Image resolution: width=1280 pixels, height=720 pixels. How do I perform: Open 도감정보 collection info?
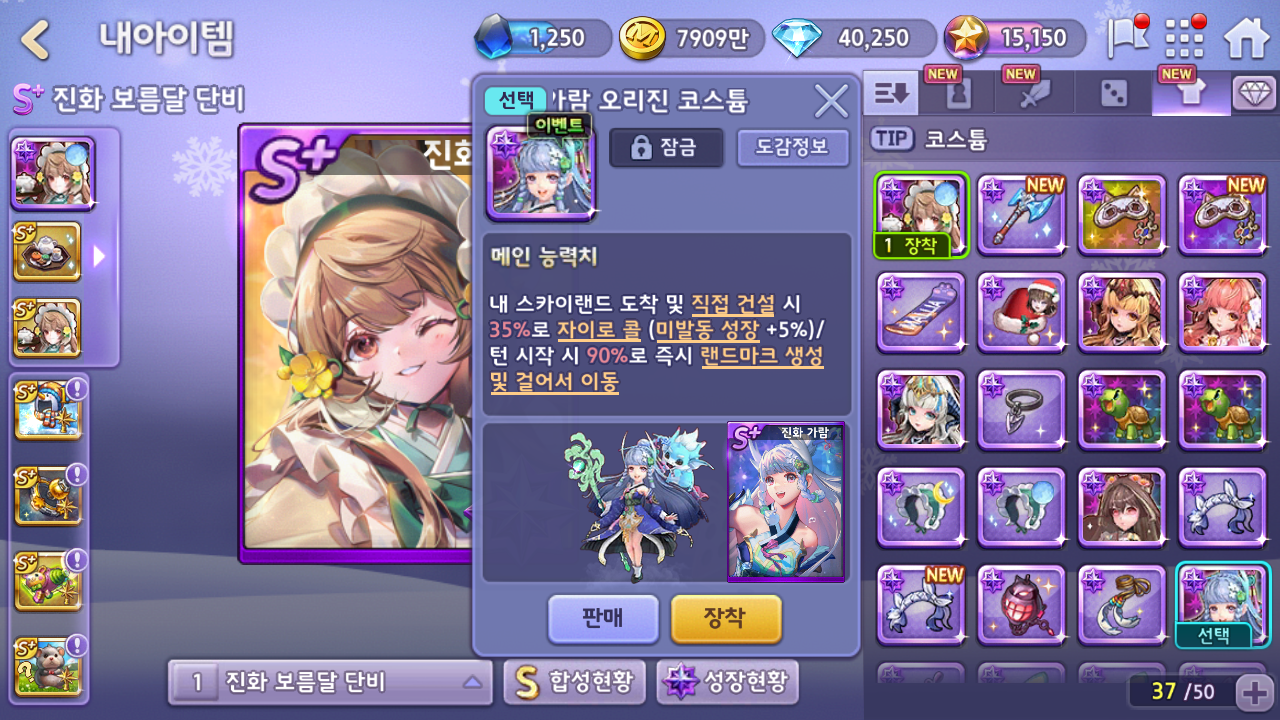coord(792,148)
